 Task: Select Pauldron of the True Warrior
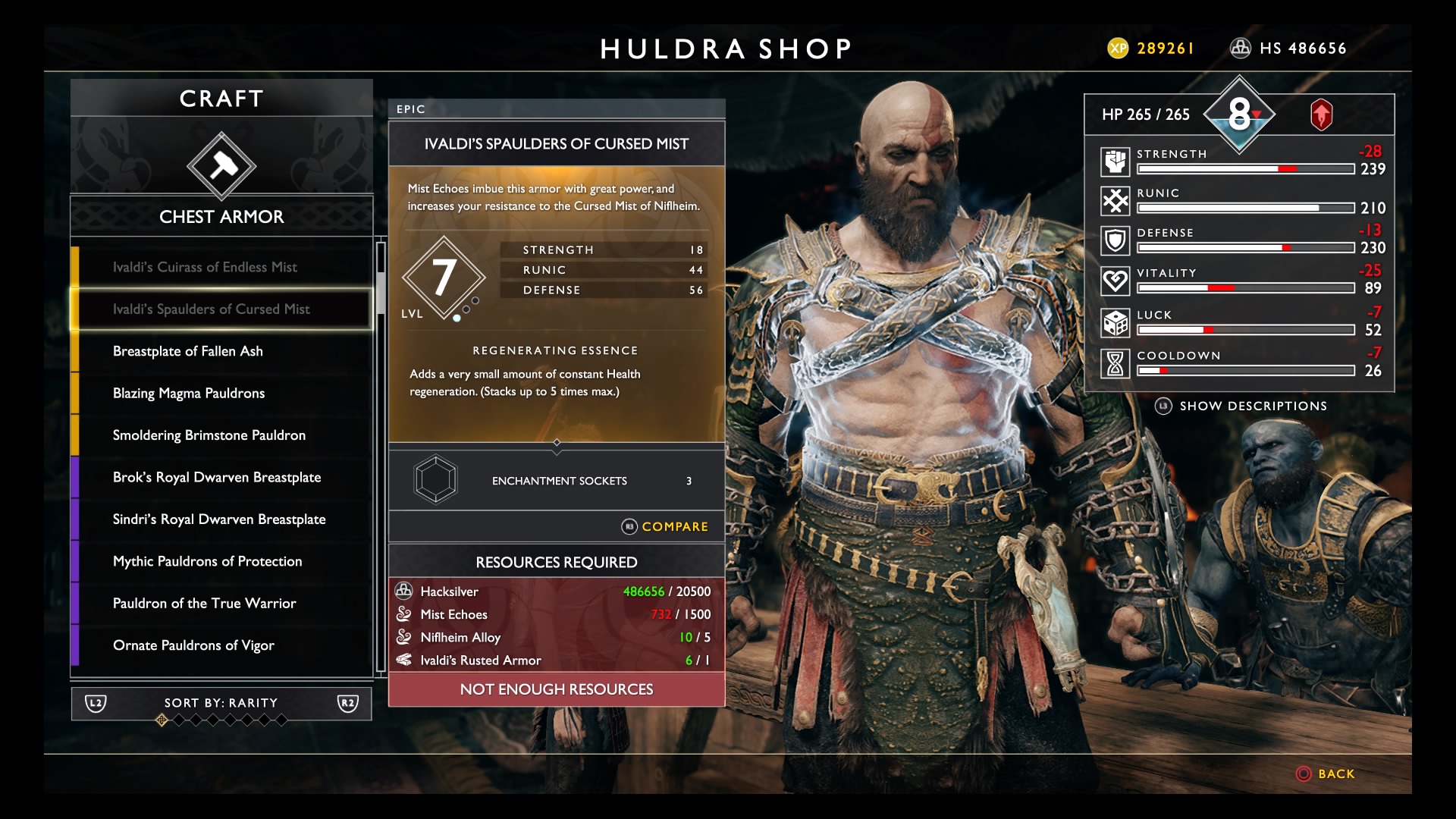click(204, 604)
